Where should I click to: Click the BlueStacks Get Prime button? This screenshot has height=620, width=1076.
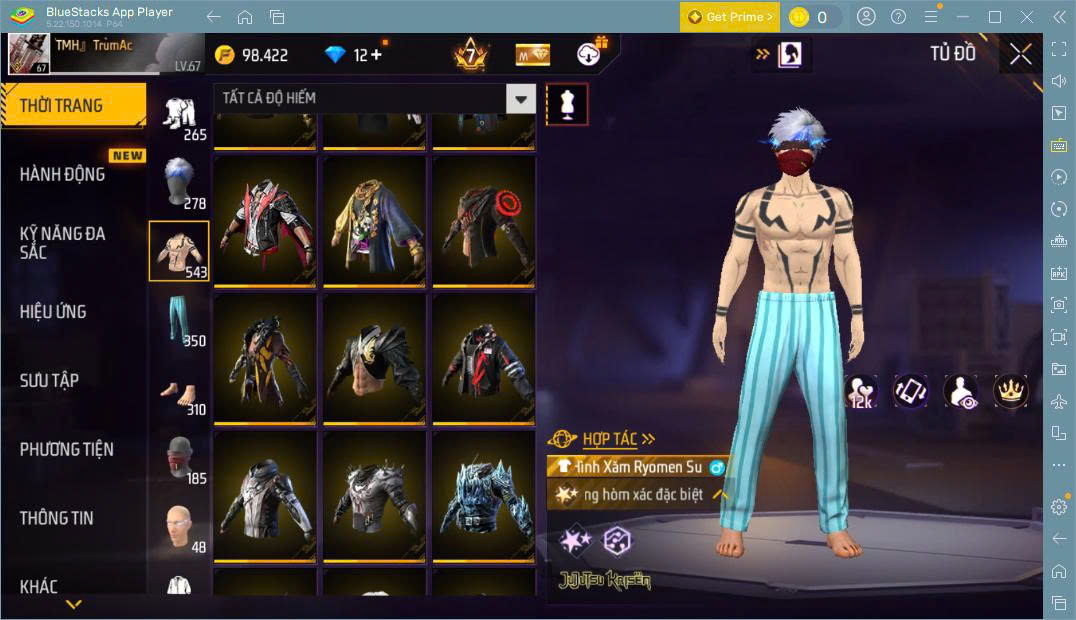point(729,17)
